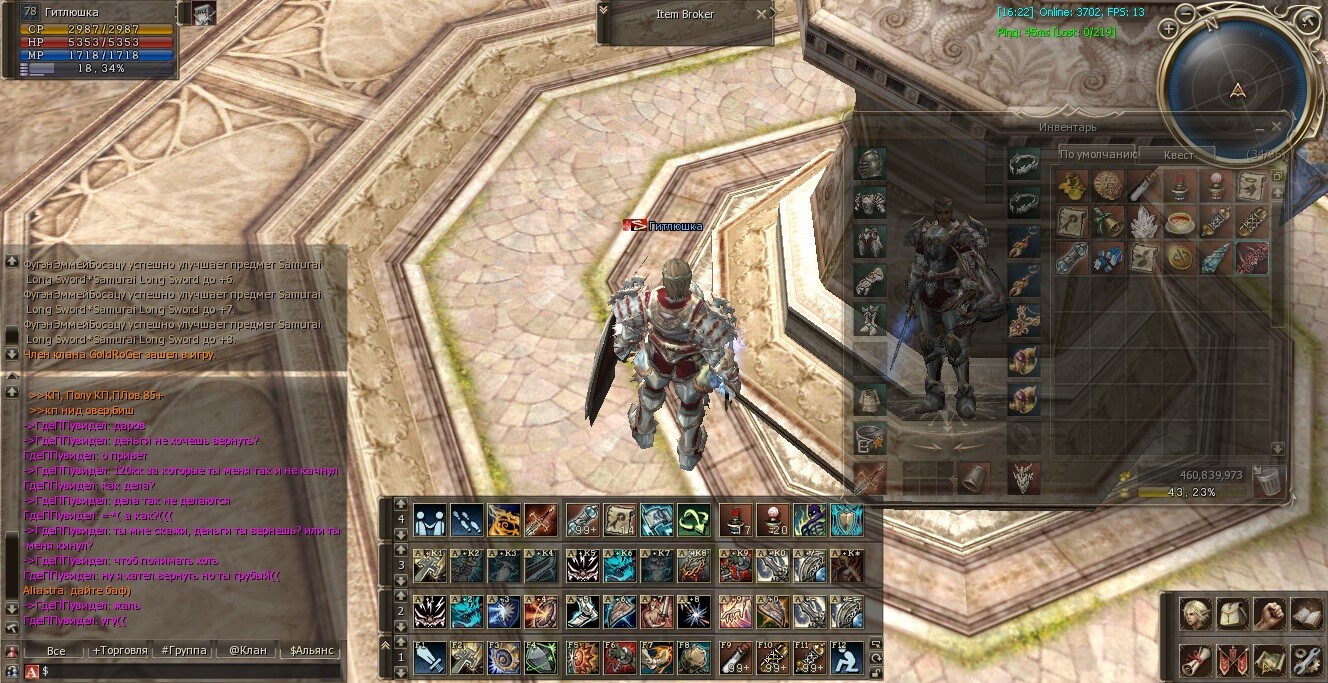The height and width of the screenshot is (683, 1328).
Task: Click the circular radar minimap
Action: [1238, 88]
